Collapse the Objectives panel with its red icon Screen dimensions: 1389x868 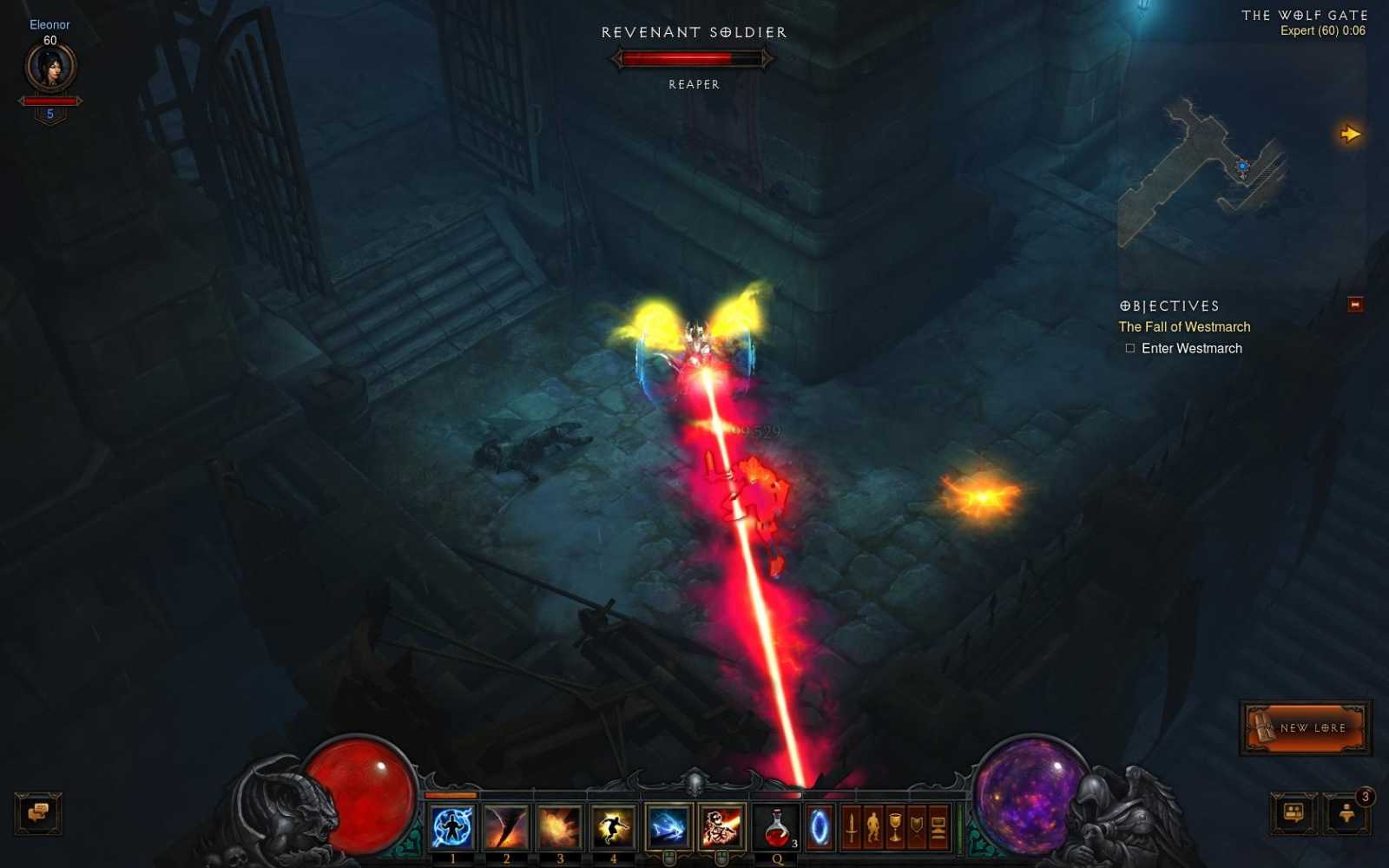tap(1354, 305)
